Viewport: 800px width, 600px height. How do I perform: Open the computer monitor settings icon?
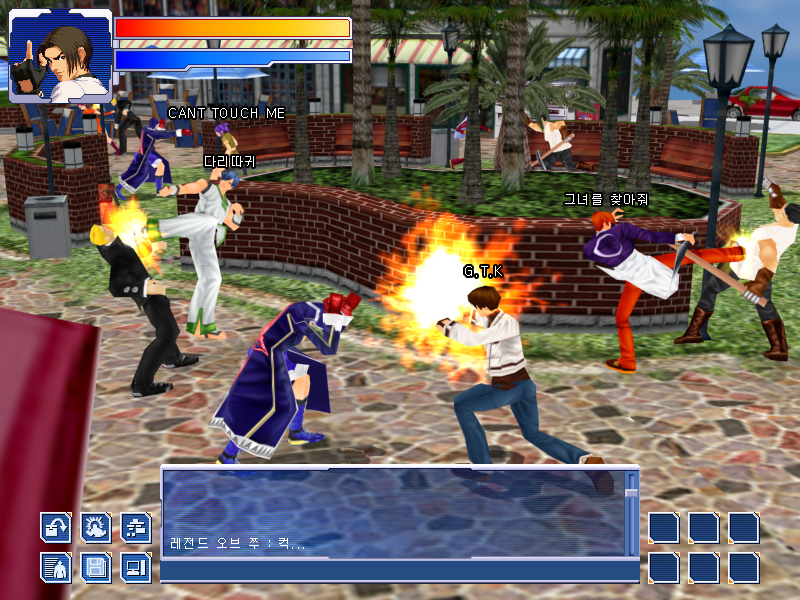tap(136, 567)
